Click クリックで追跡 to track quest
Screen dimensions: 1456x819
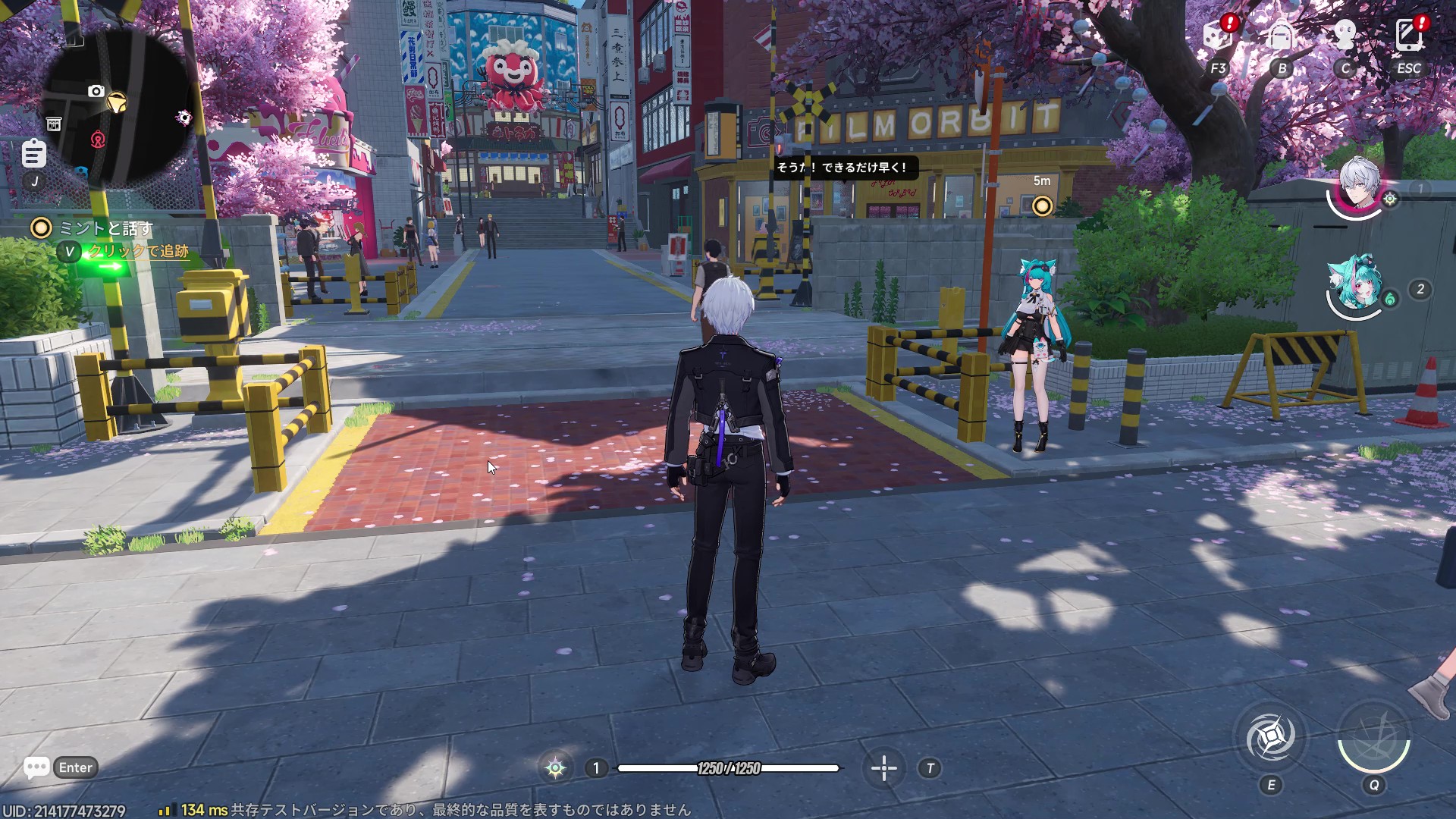pyautogui.click(x=138, y=251)
